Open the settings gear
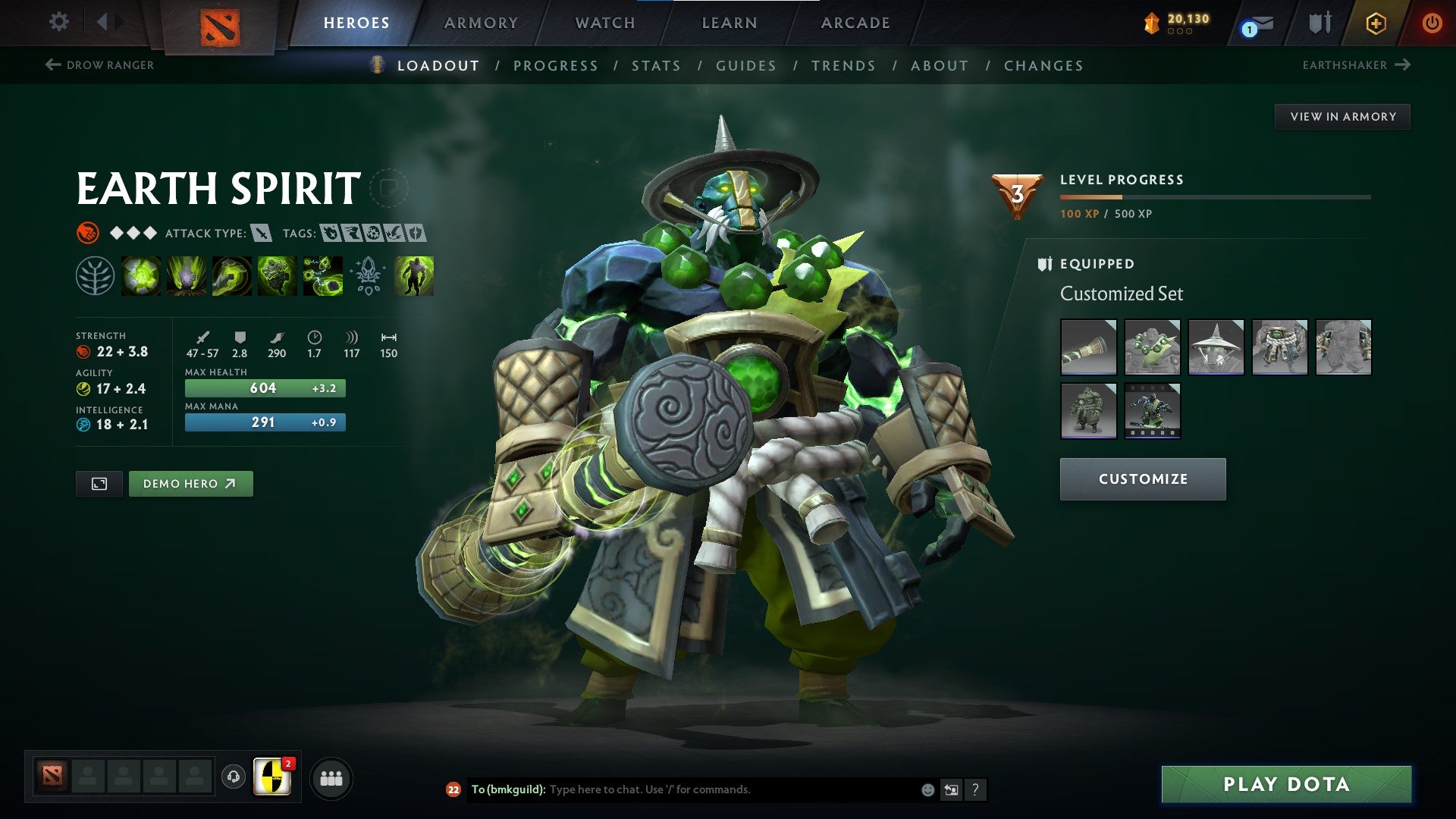The image size is (1456, 819). click(x=58, y=22)
